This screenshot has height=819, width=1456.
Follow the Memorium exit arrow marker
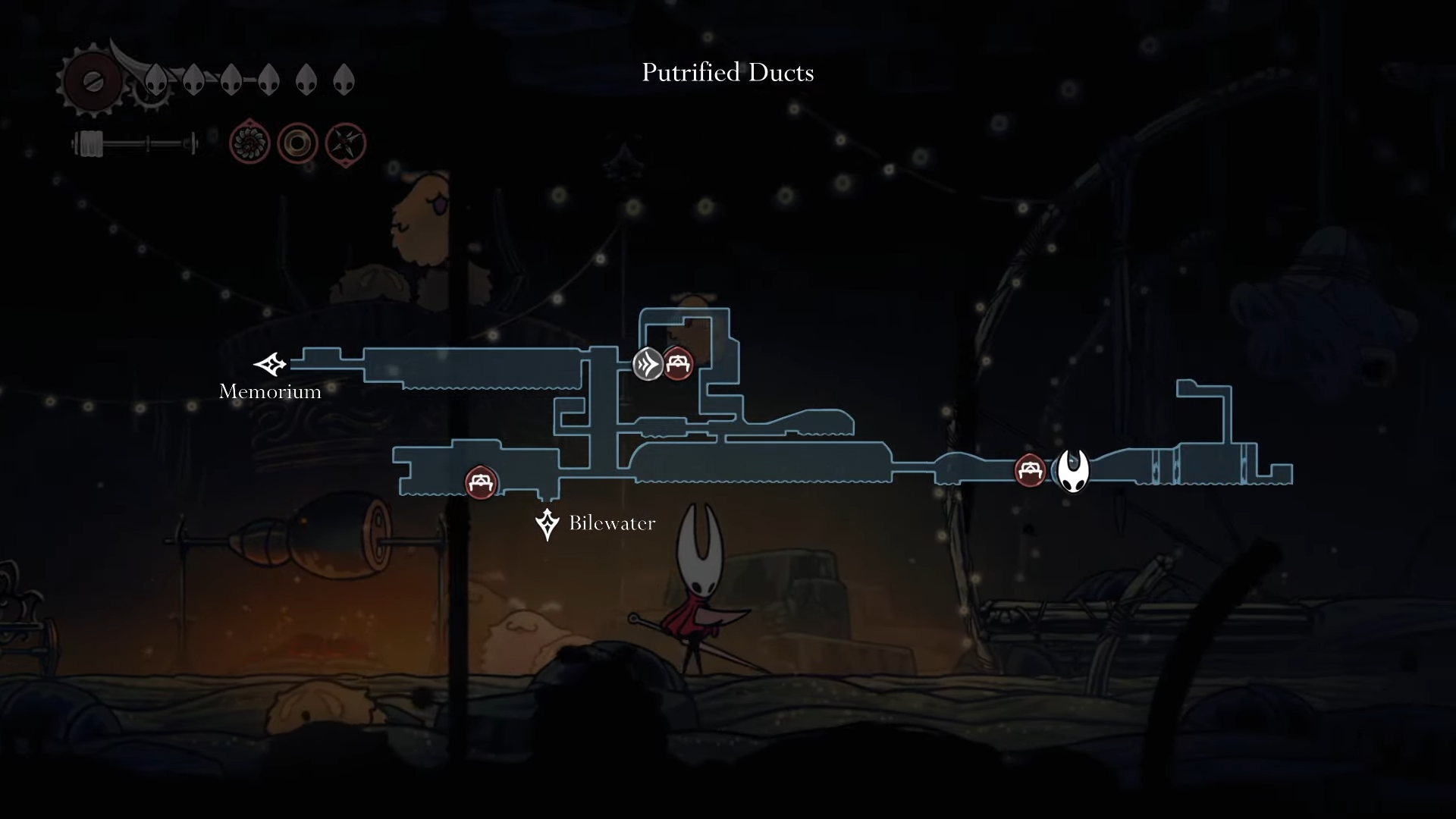pos(271,365)
